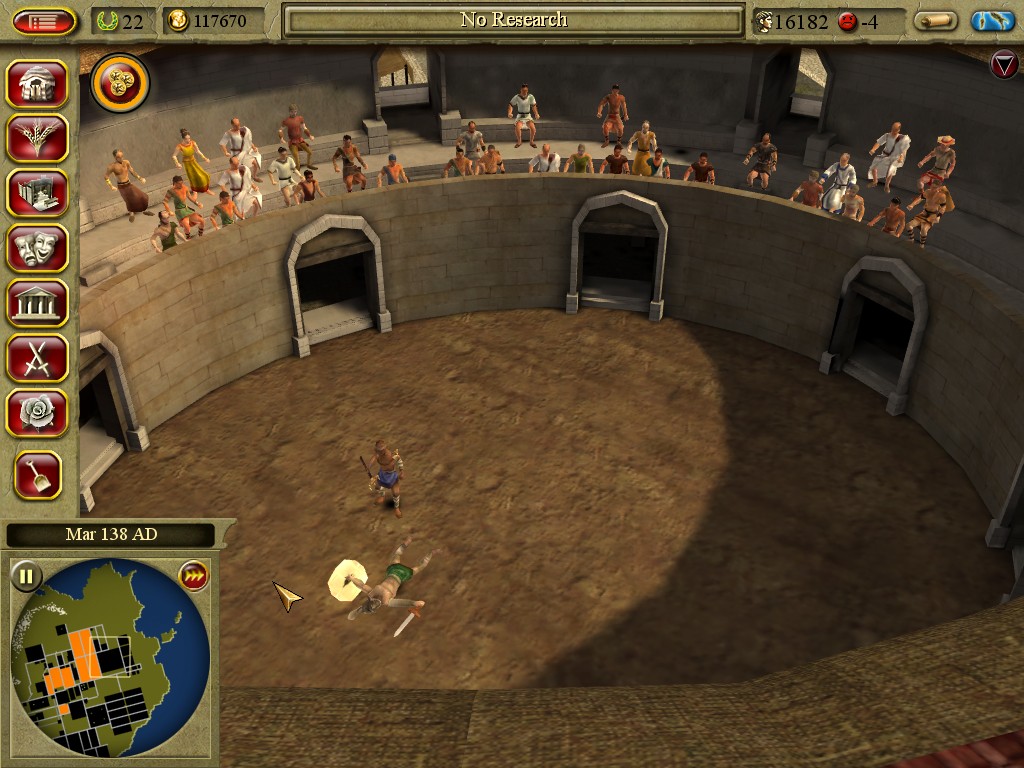Open the columned temple civic category
Screen dimensions: 1024x768
click(38, 303)
